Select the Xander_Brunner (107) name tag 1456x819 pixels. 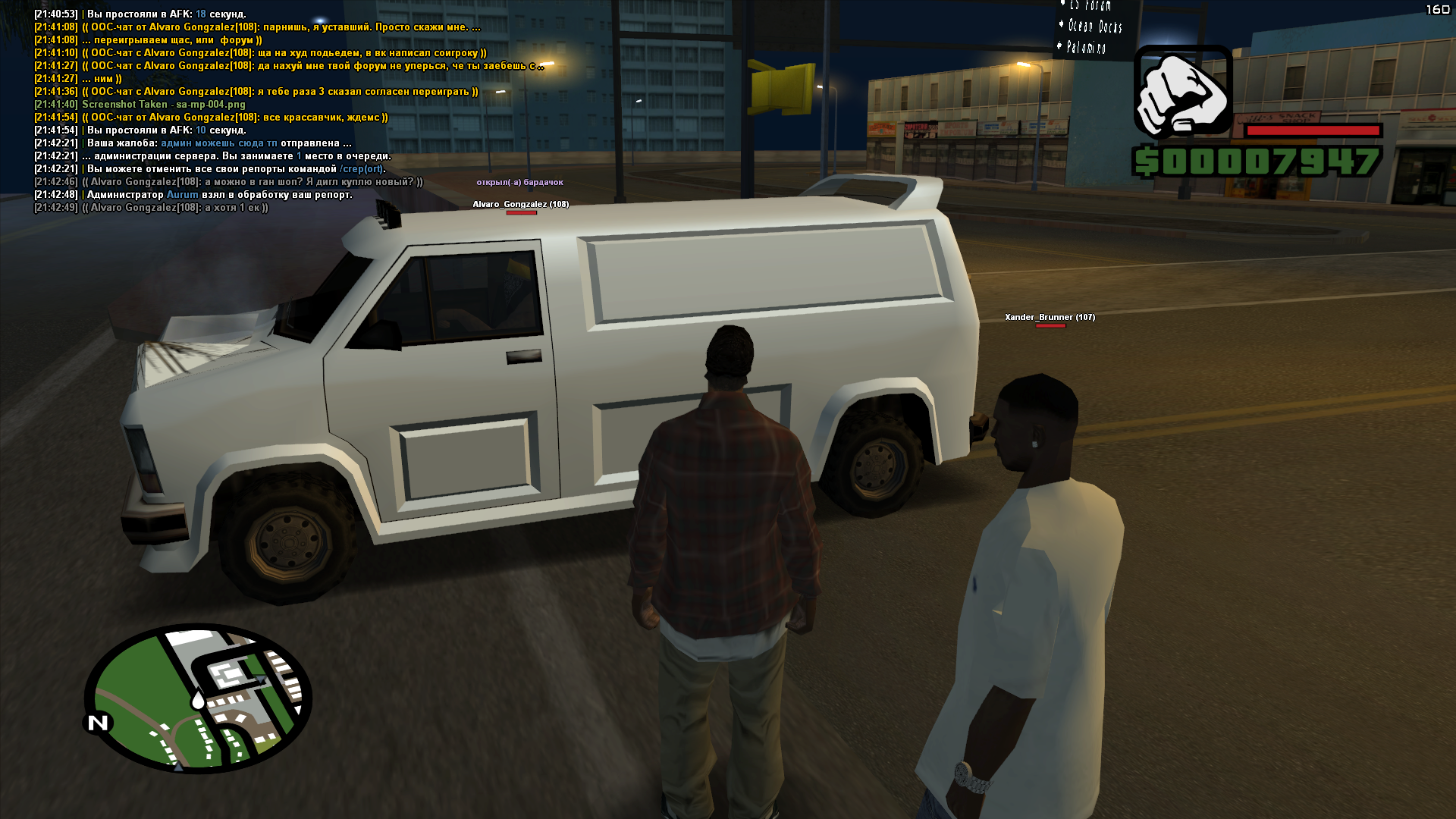point(1050,317)
